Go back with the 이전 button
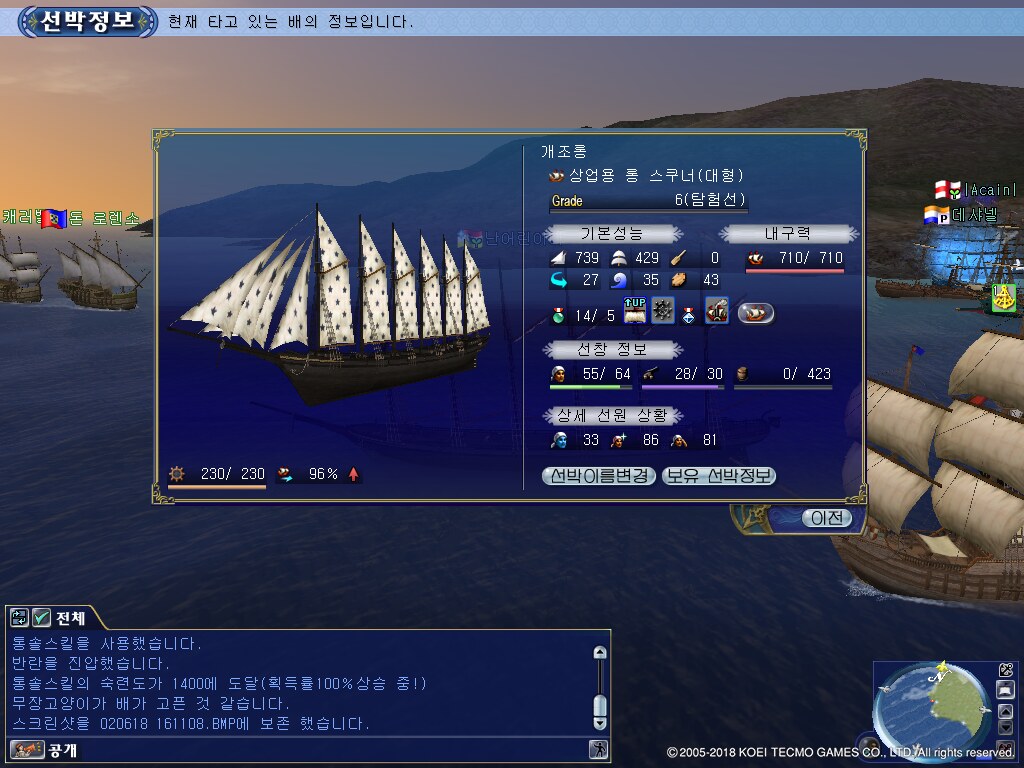1024x768 pixels. pyautogui.click(x=826, y=518)
